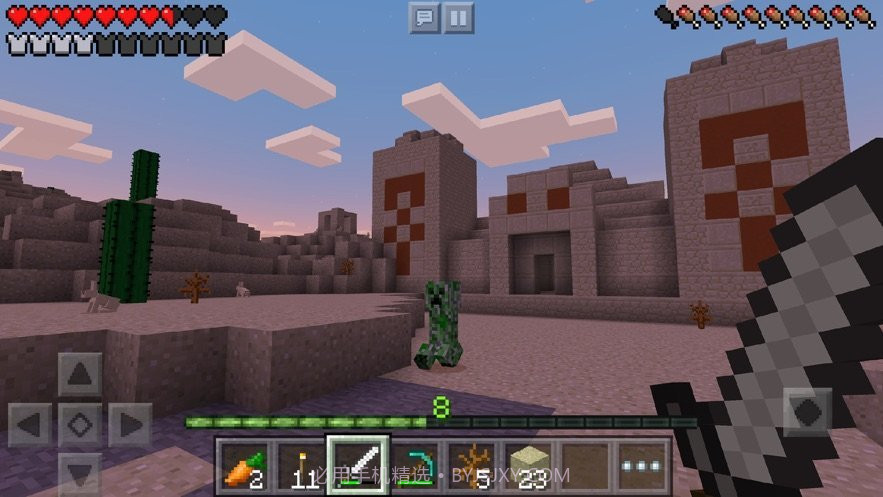Select the torch hotbar slot

click(300, 466)
